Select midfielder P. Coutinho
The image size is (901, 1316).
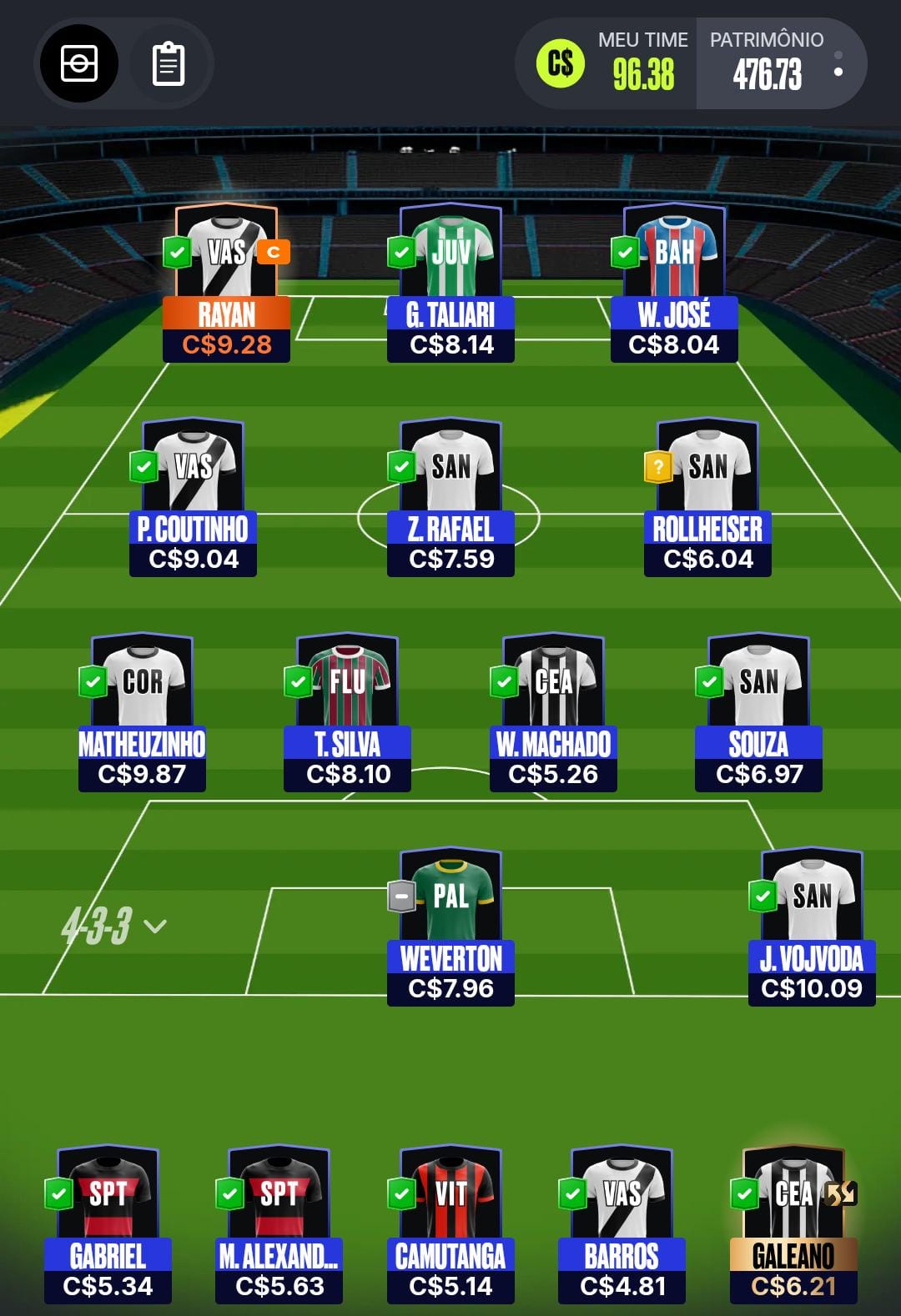[x=193, y=498]
